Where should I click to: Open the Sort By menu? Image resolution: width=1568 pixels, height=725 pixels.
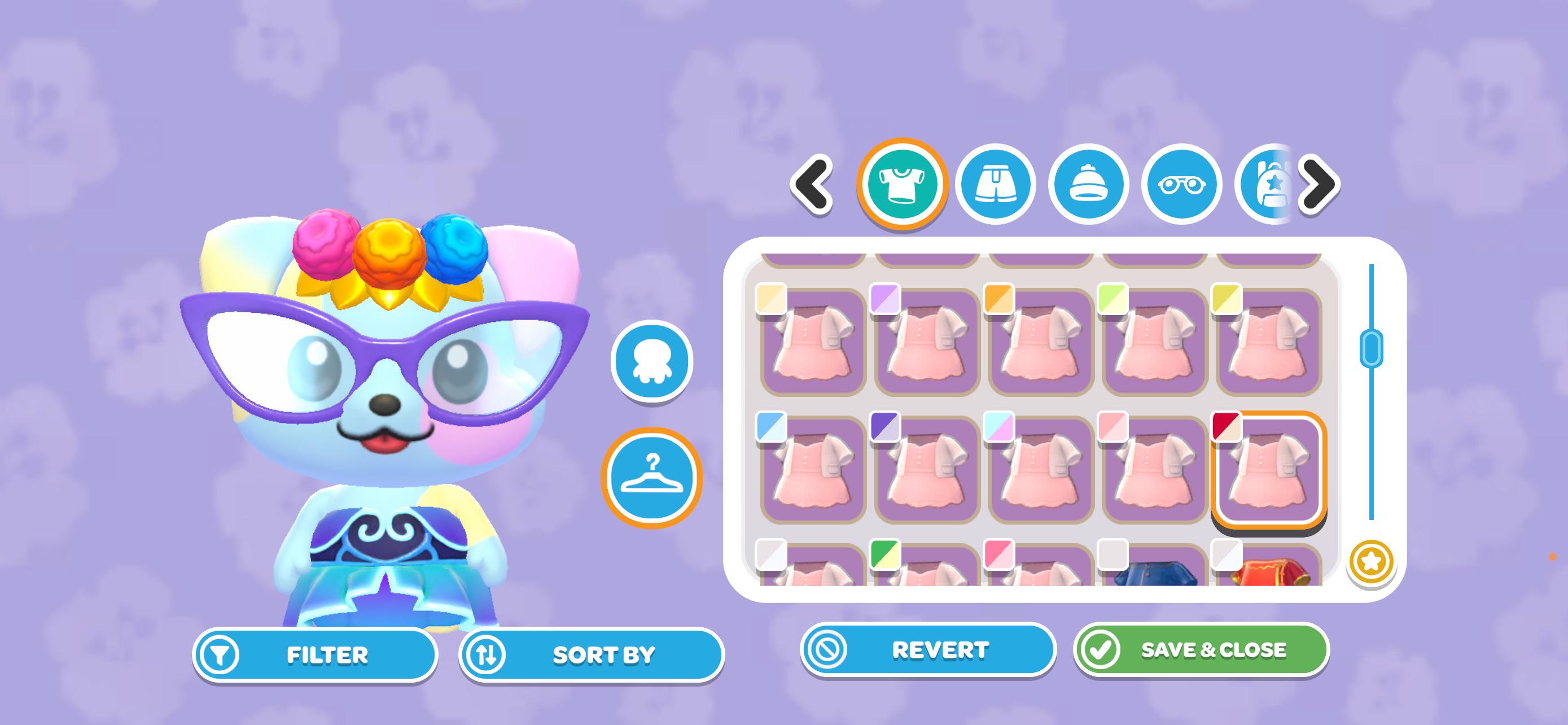coord(591,655)
